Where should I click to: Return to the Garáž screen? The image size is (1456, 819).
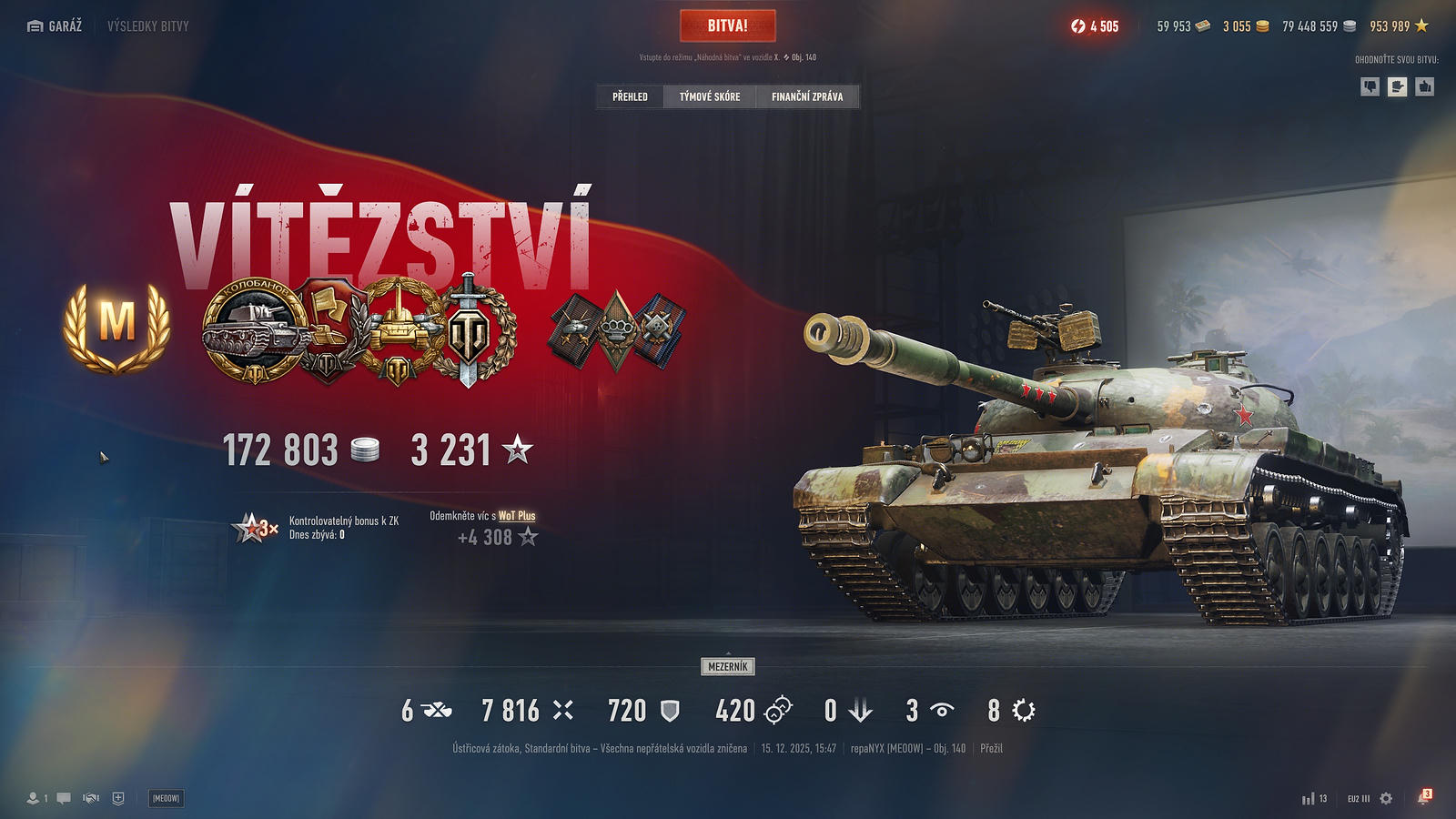[56, 26]
